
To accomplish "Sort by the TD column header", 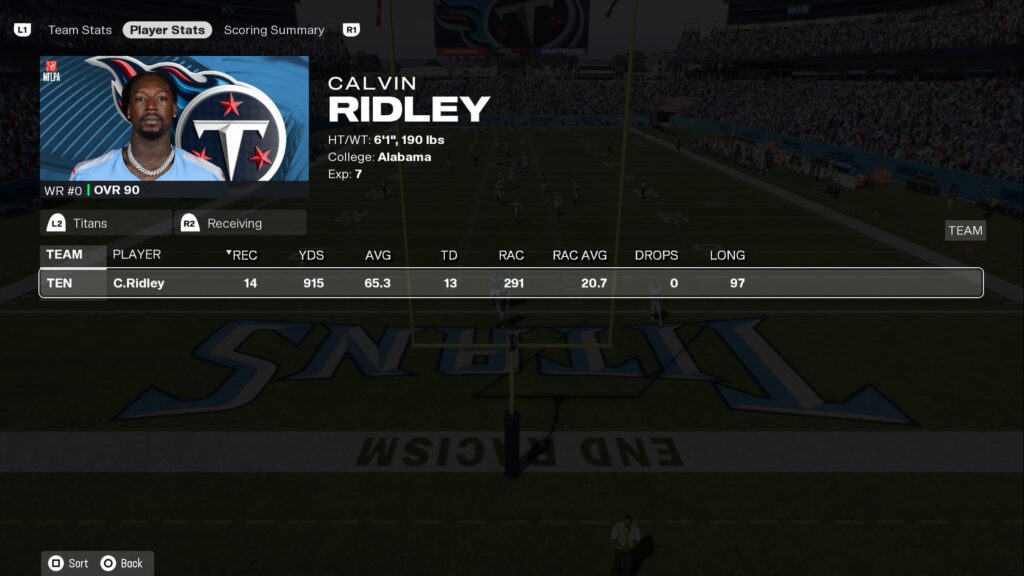I will pos(449,255).
